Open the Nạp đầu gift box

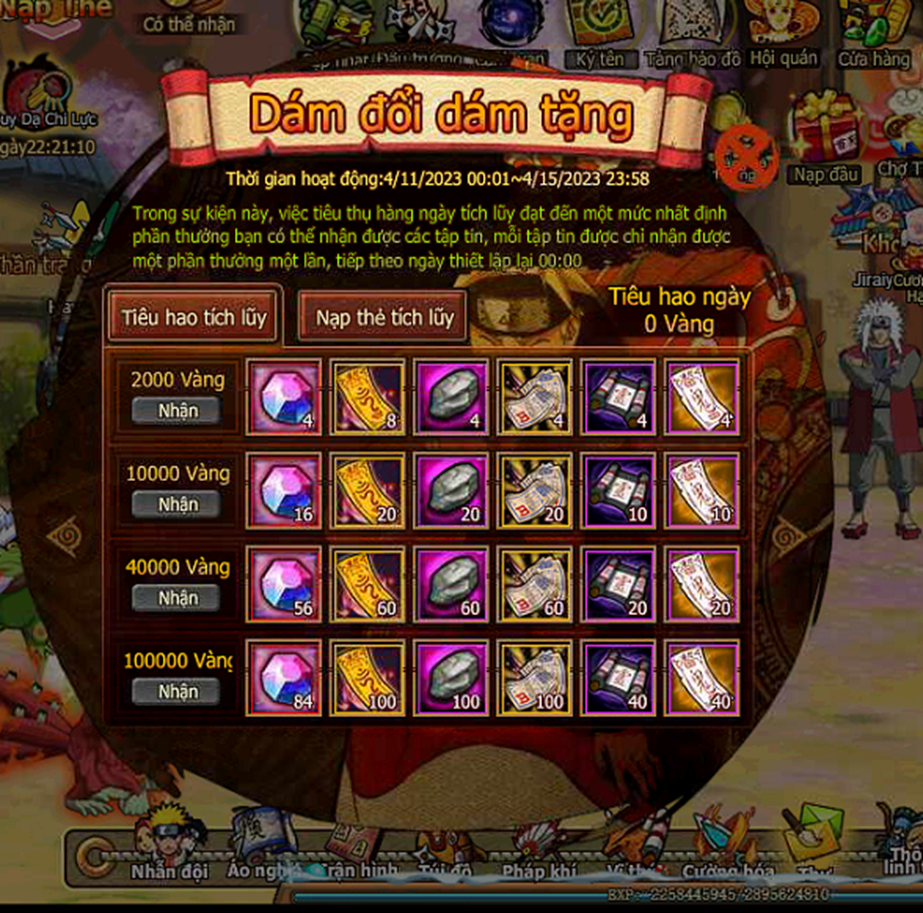pyautogui.click(x=826, y=140)
